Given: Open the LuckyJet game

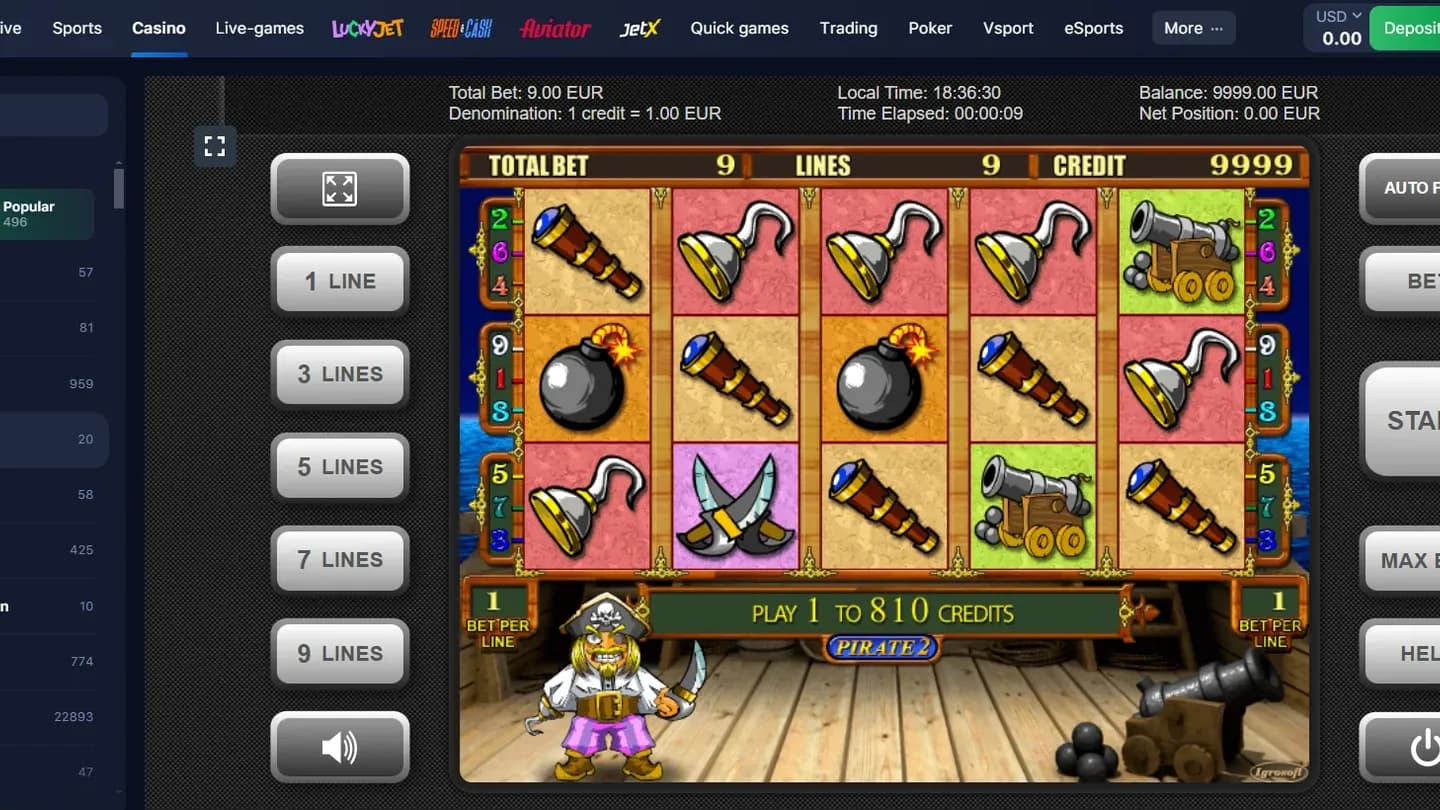Looking at the screenshot, I should tap(365, 28).
